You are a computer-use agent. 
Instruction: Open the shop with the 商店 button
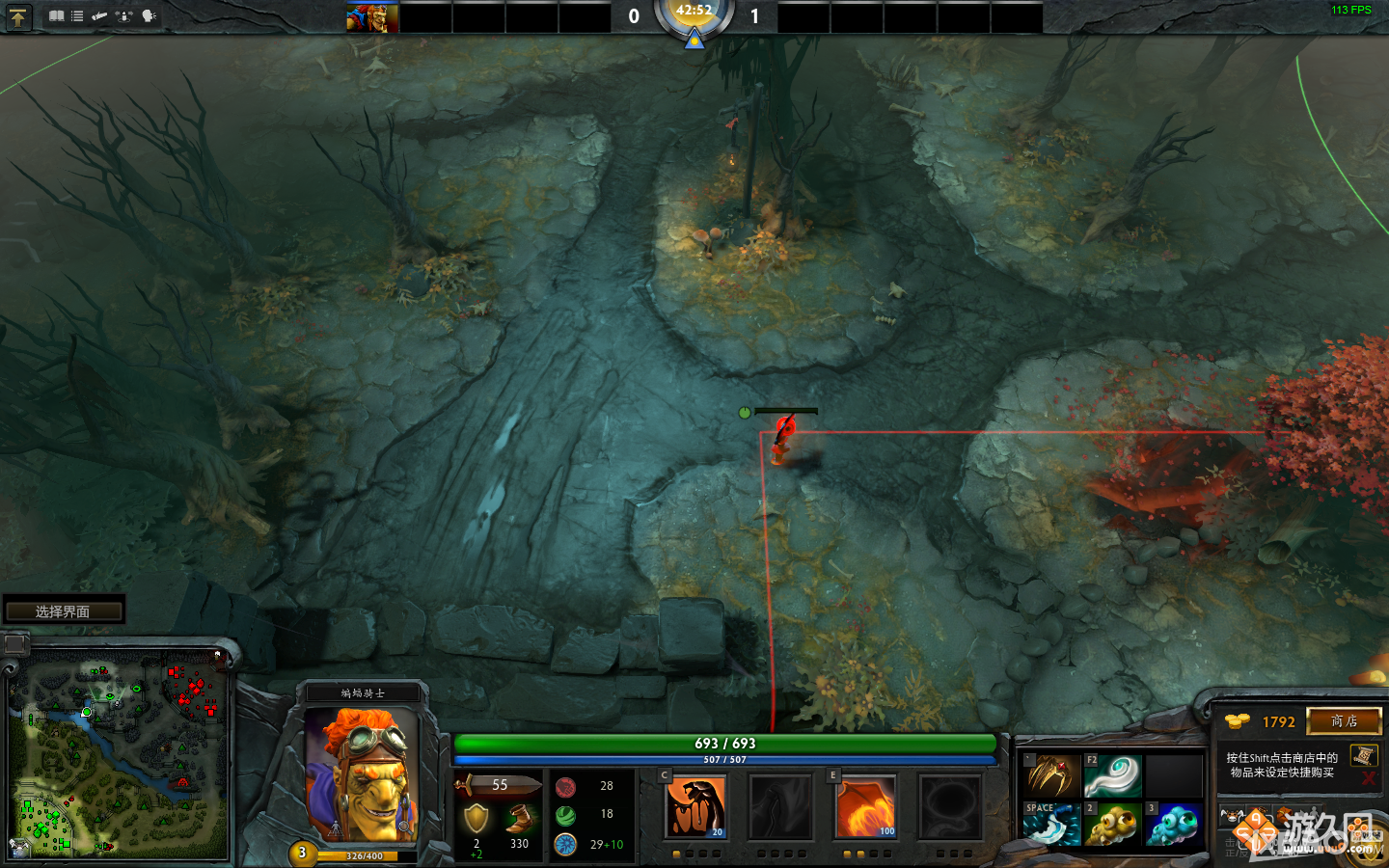(x=1344, y=721)
